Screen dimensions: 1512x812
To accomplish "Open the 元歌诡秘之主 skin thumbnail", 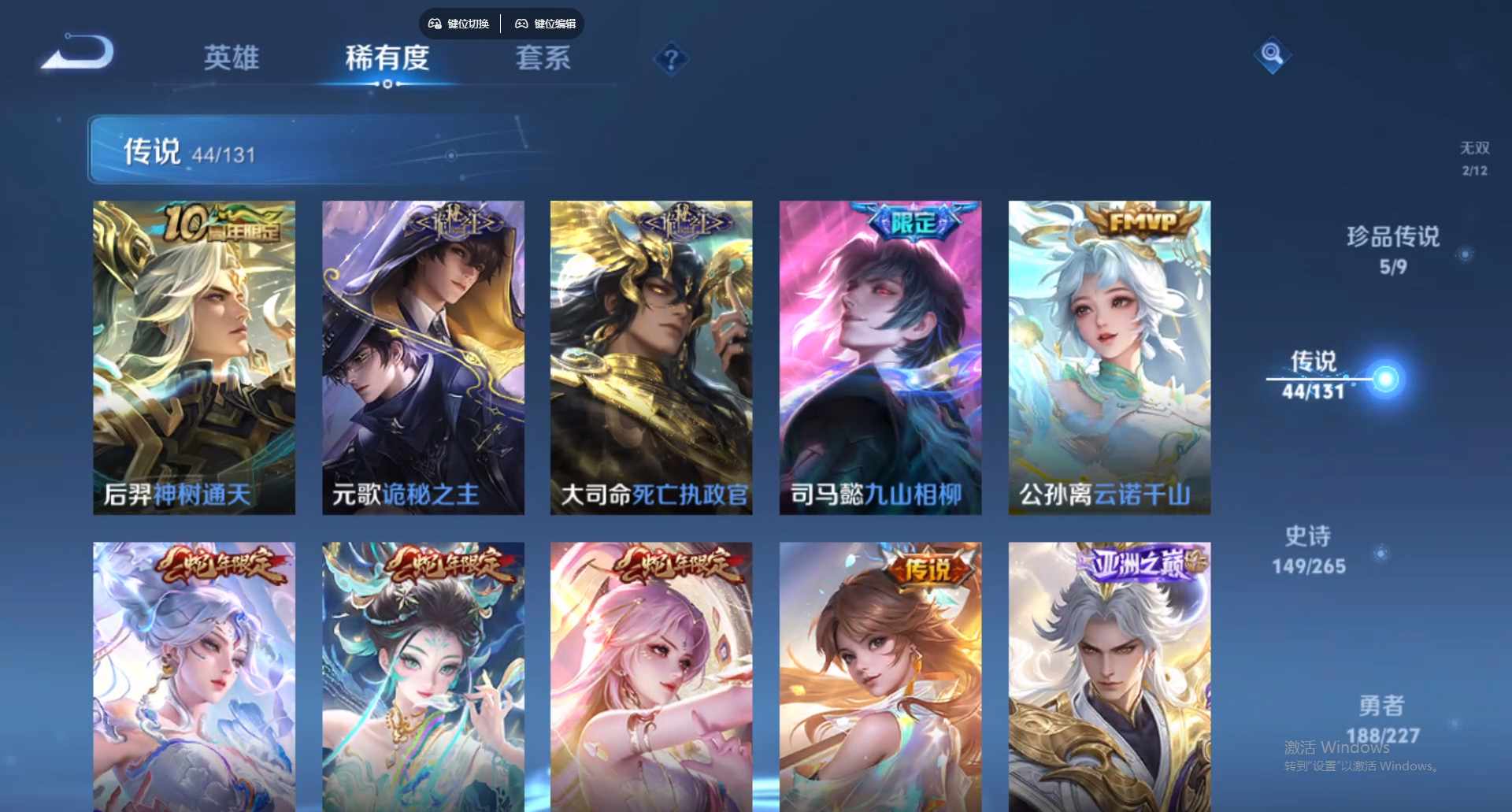I will click(x=423, y=354).
